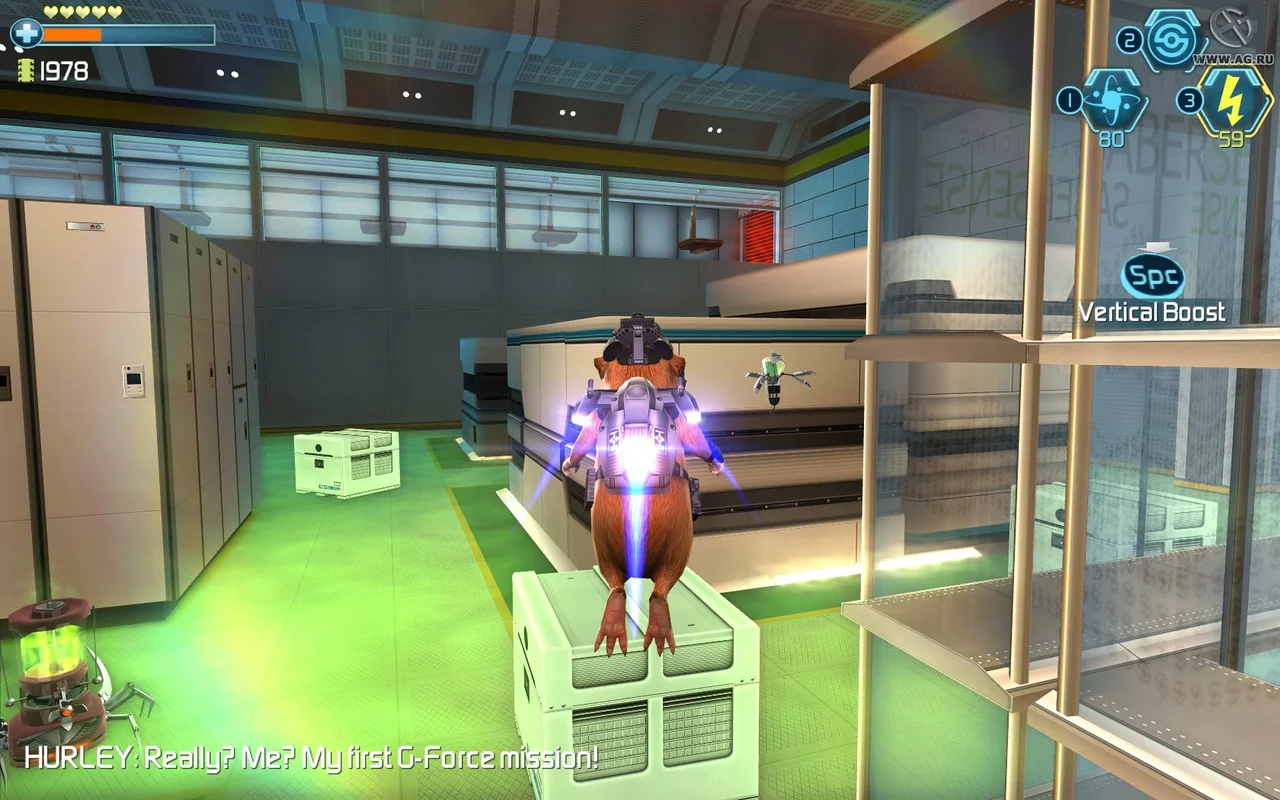Select weapon slot 1 atom blaster icon
This screenshot has width=1280, height=800.
point(1113,100)
